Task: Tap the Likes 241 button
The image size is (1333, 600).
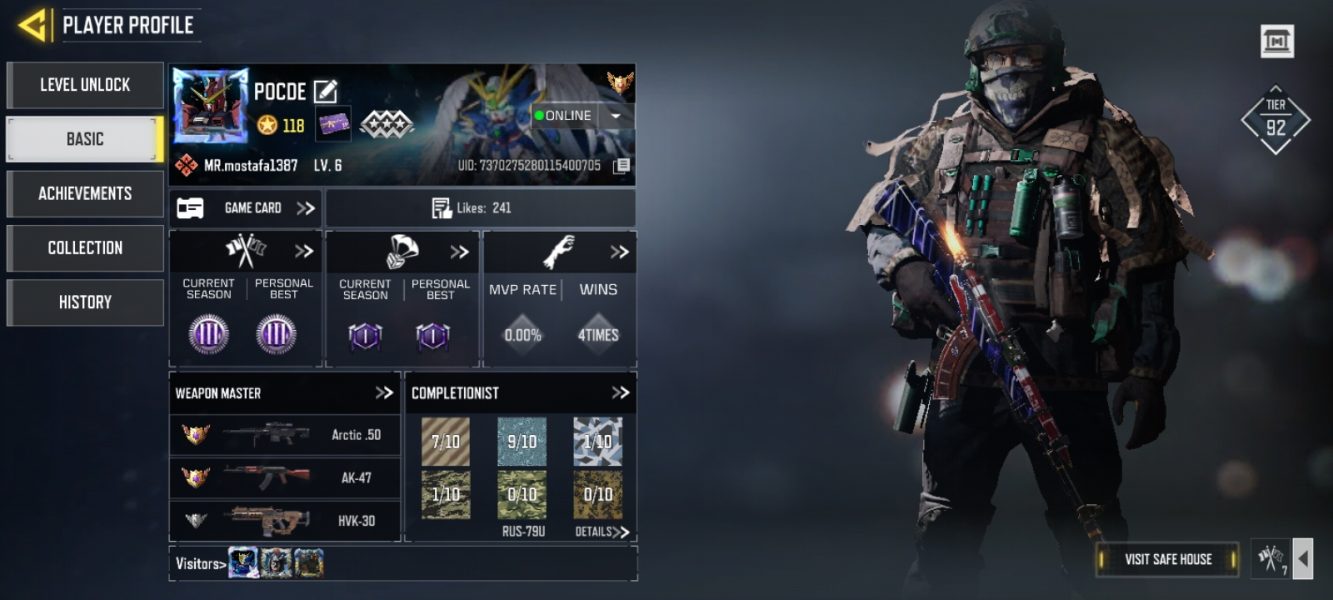Action: 480,208
